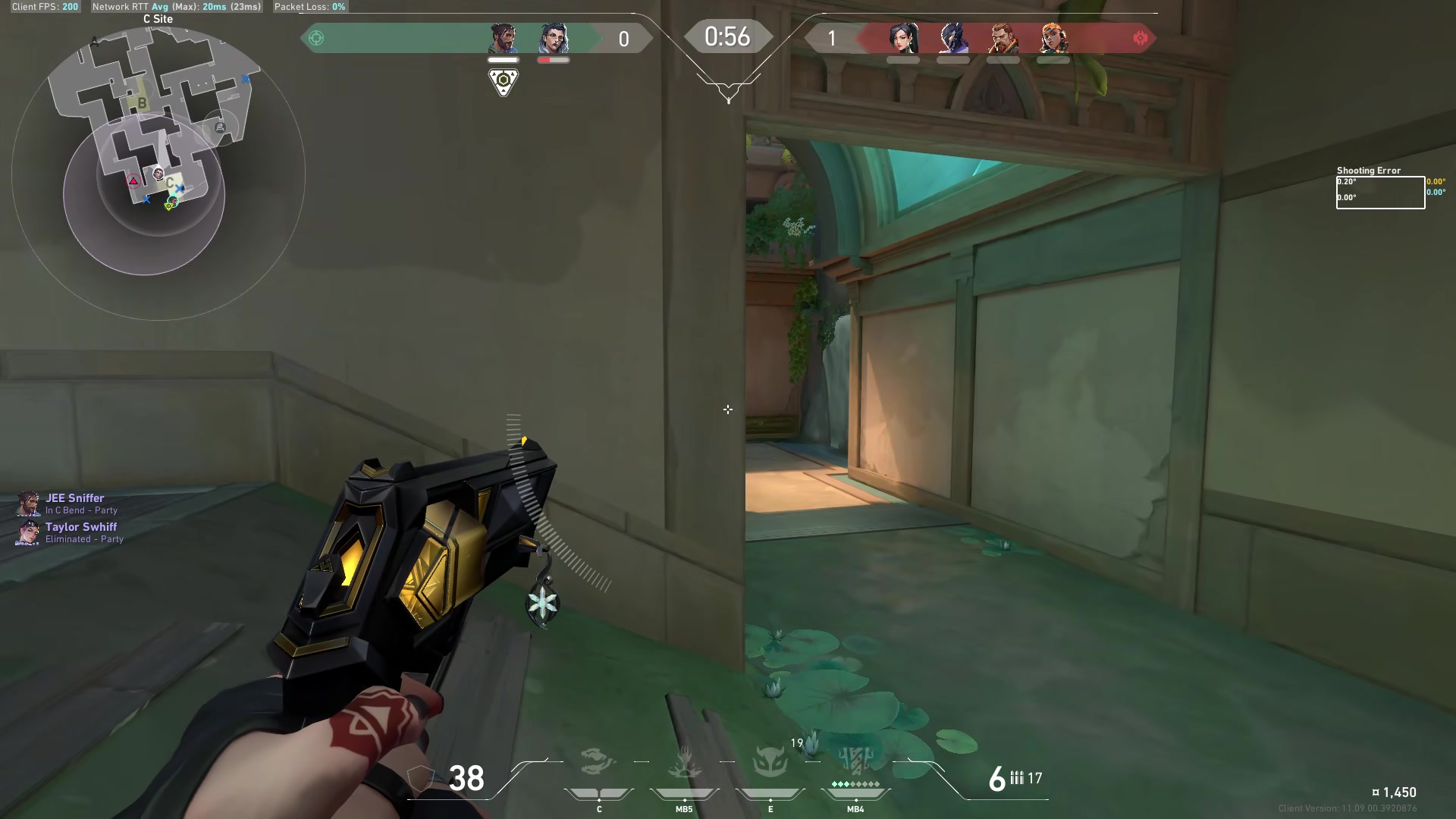
Task: Click the JEE Sniffer player name label
Action: pyautogui.click(x=76, y=497)
